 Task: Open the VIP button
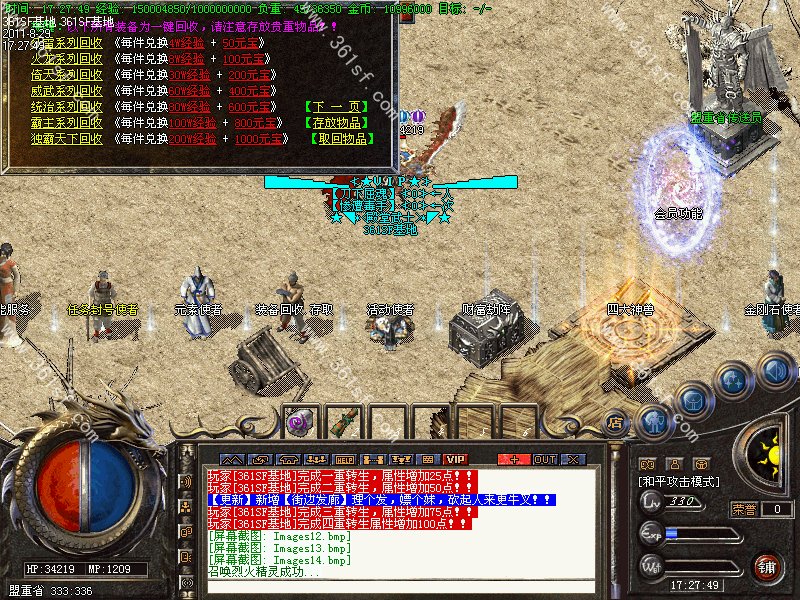[x=456, y=459]
